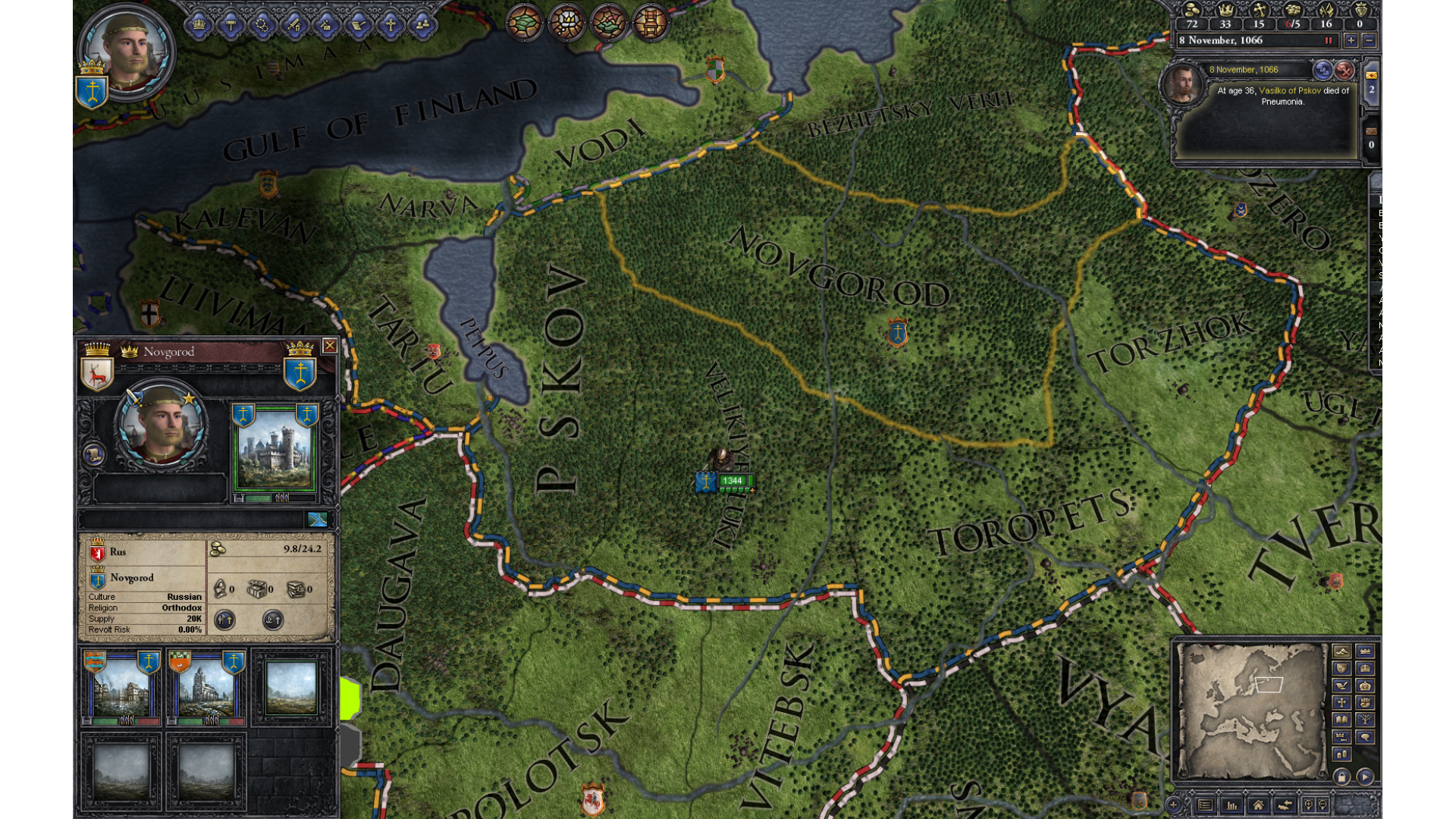Viewport: 1456px width, 819px height.
Task: Close the Novgorod province panel
Action: 329,346
